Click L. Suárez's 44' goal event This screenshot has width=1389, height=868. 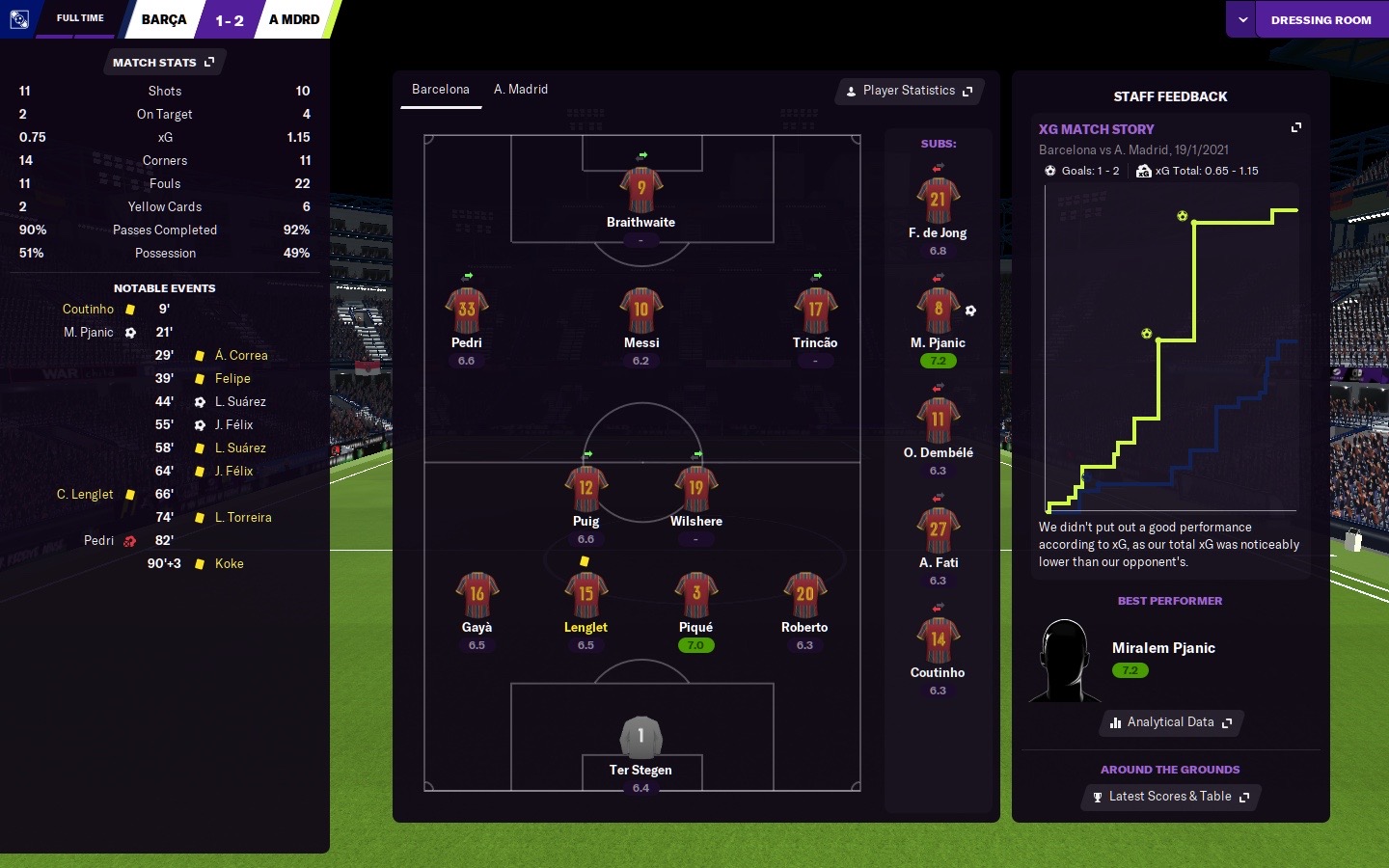point(240,402)
